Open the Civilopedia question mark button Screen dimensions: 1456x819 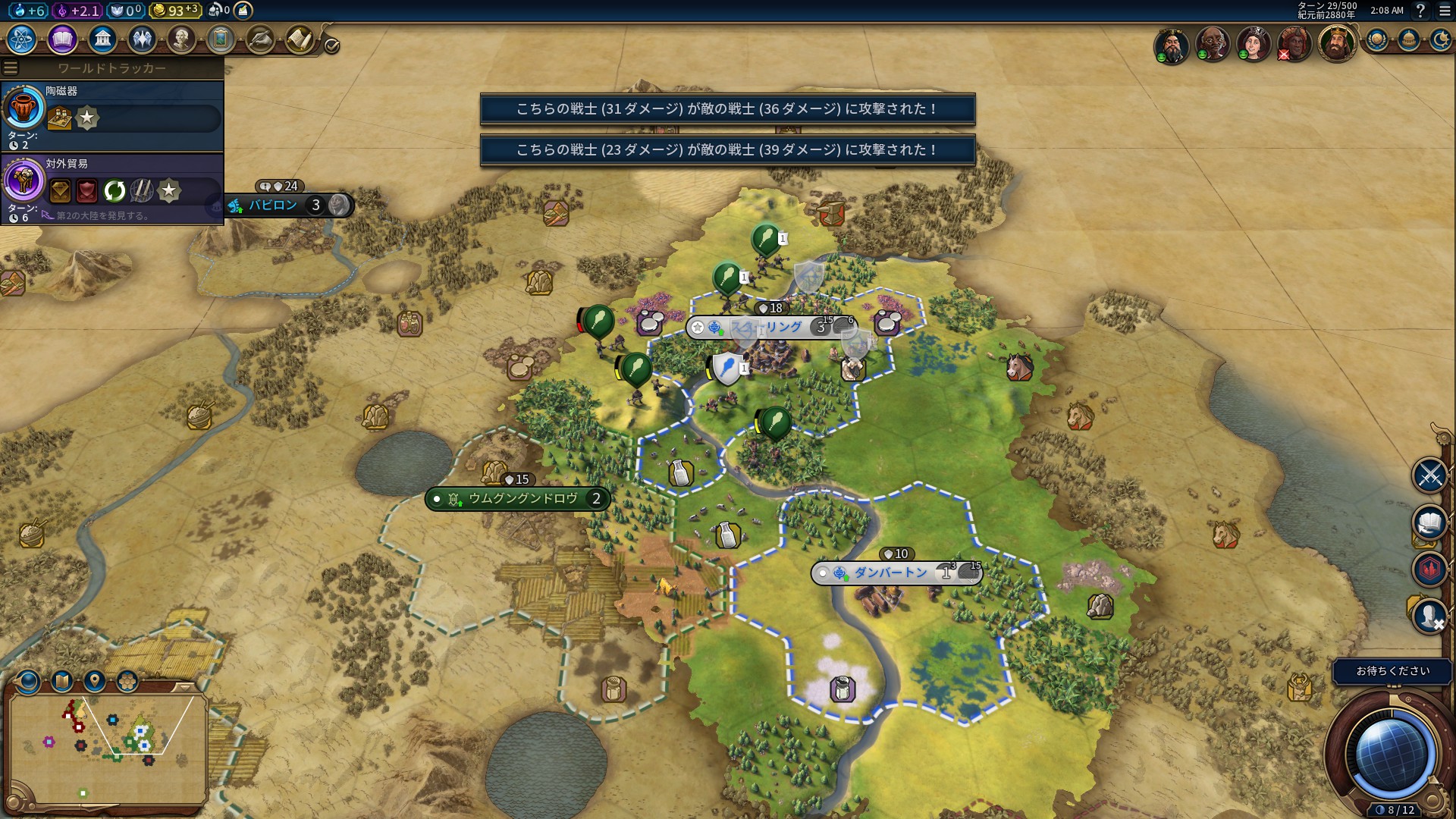point(1420,11)
